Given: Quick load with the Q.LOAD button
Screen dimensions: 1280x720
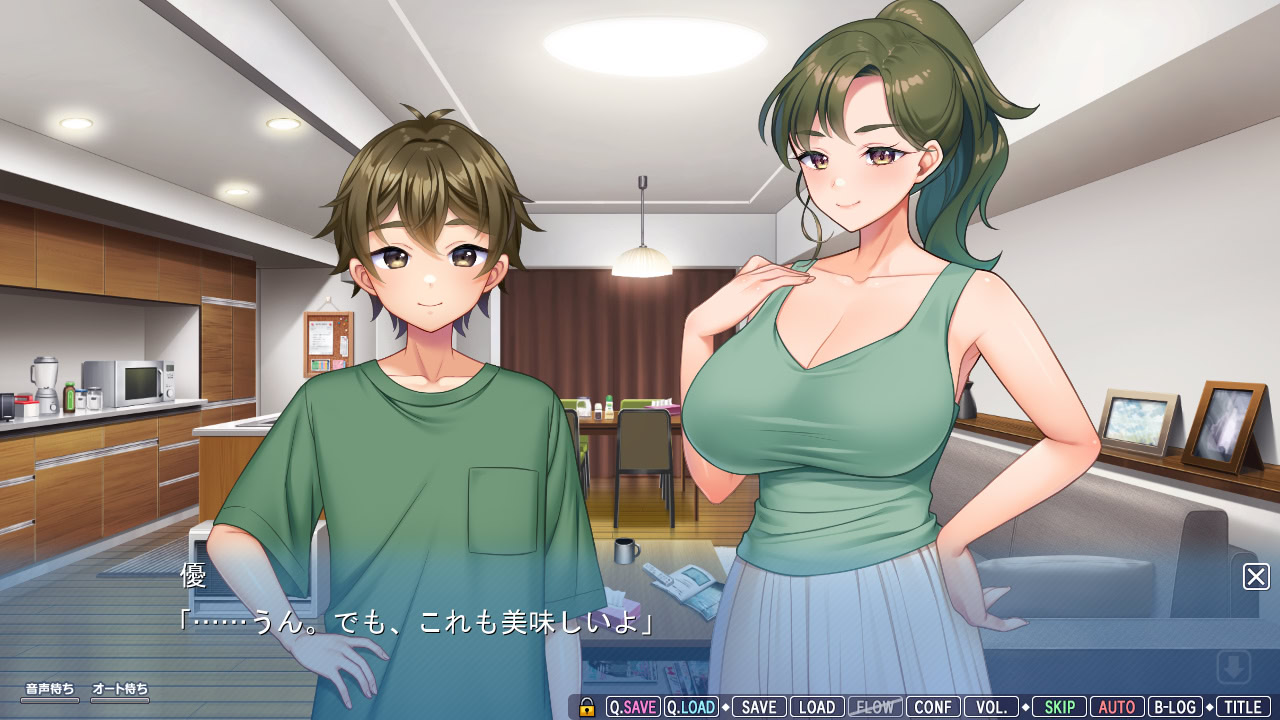Looking at the screenshot, I should point(691,707).
